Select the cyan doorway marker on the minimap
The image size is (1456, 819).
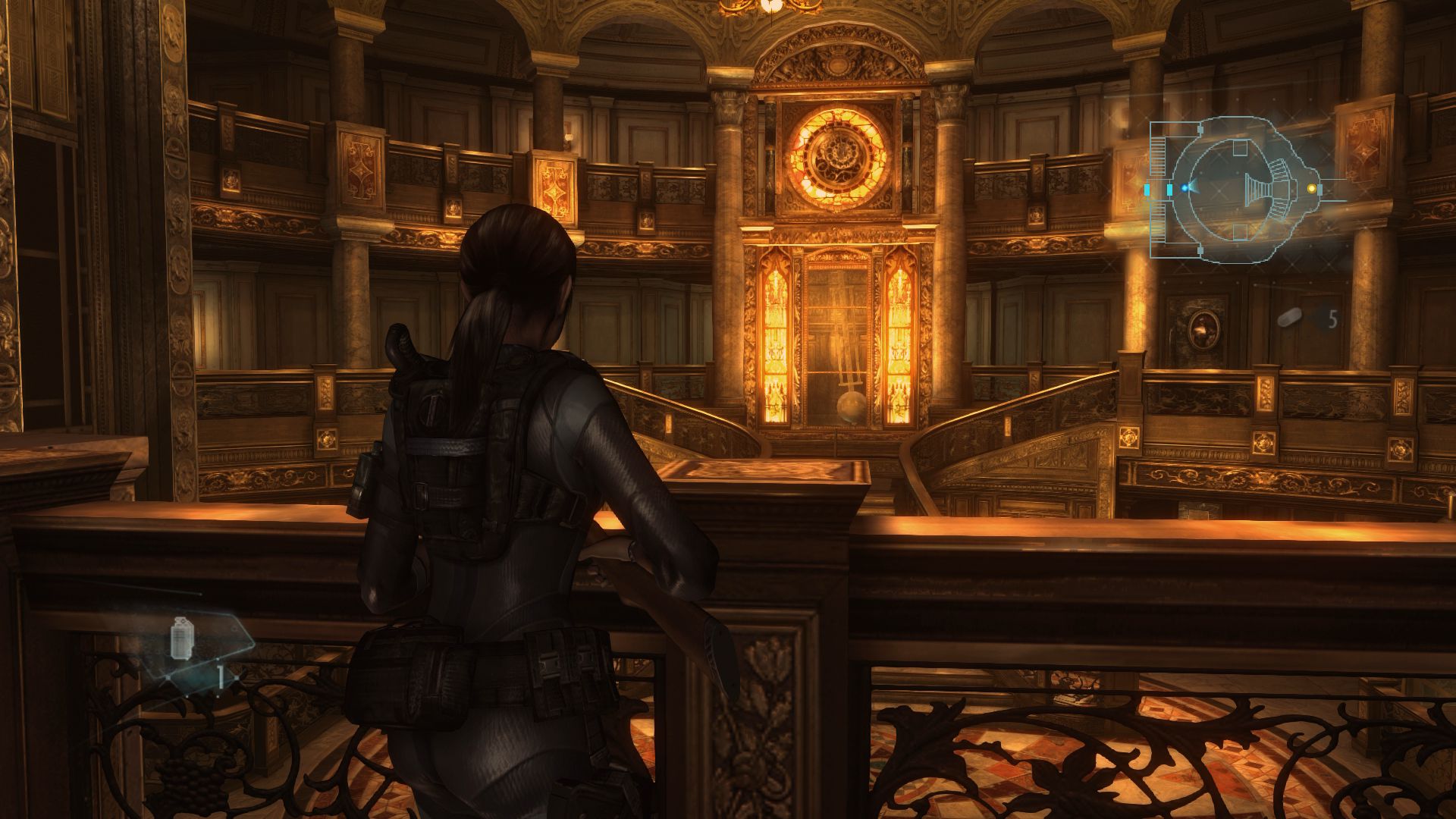tap(1169, 190)
